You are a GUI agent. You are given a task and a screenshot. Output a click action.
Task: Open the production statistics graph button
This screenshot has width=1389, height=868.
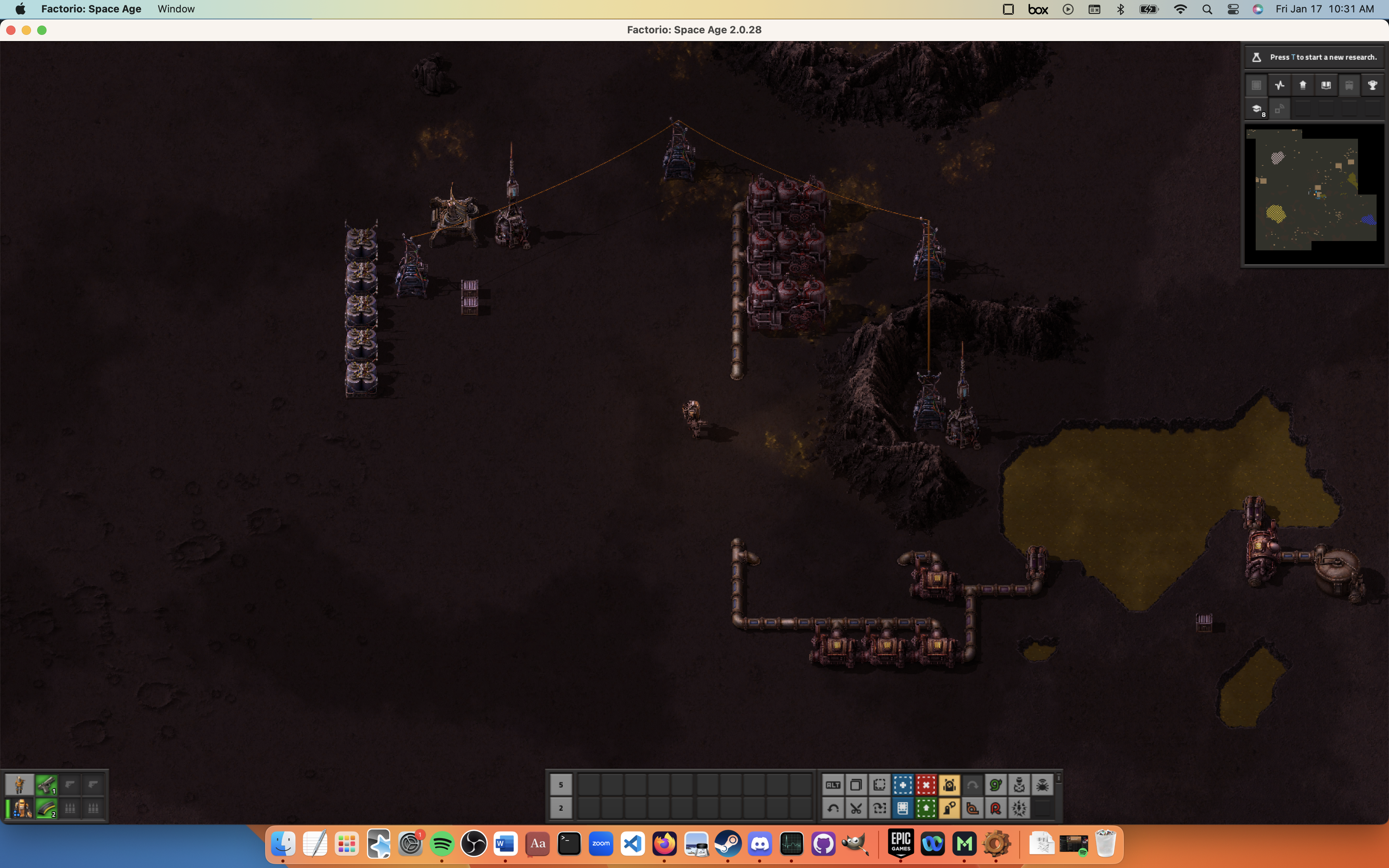coord(1279,86)
